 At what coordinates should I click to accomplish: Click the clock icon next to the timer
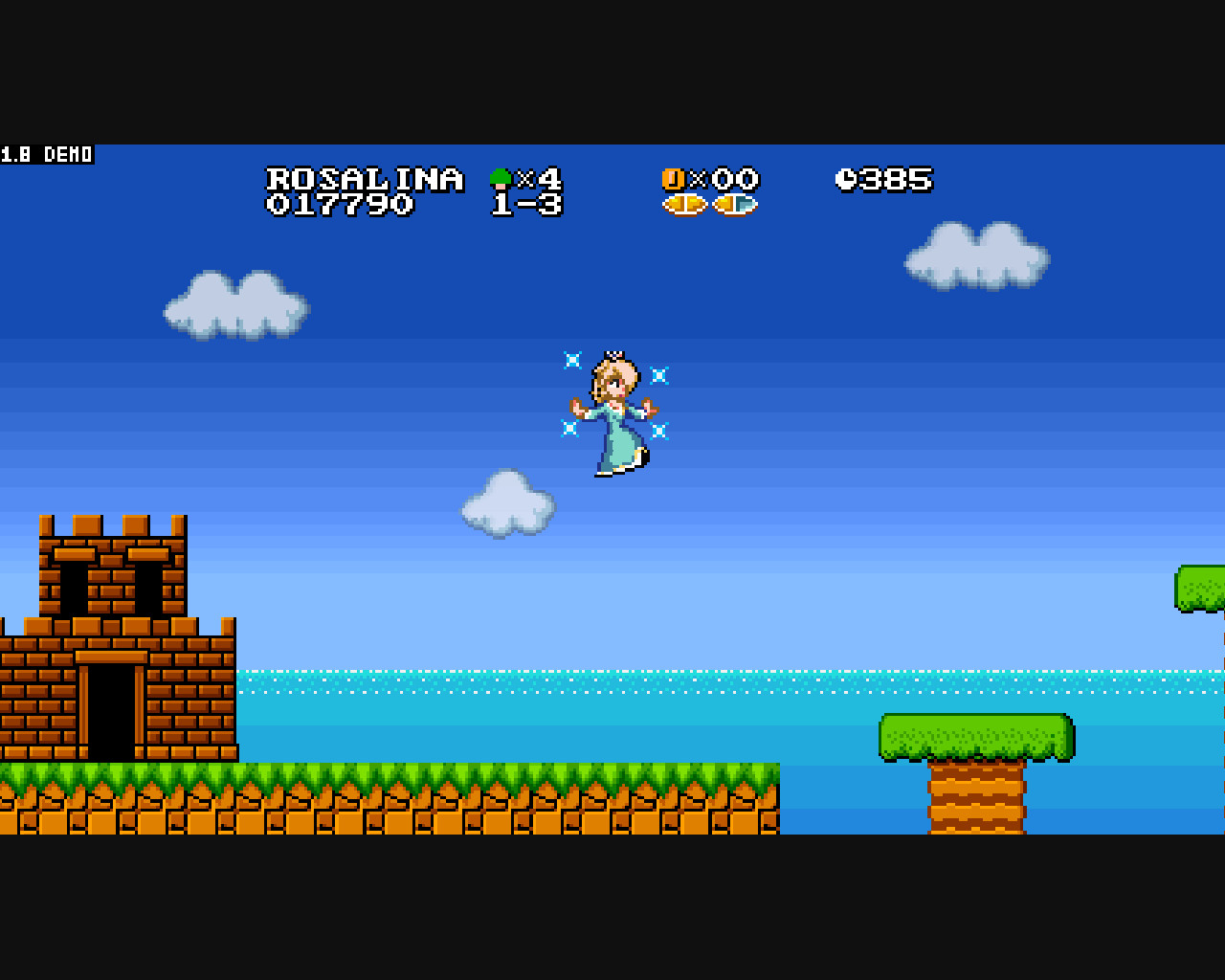click(x=846, y=179)
